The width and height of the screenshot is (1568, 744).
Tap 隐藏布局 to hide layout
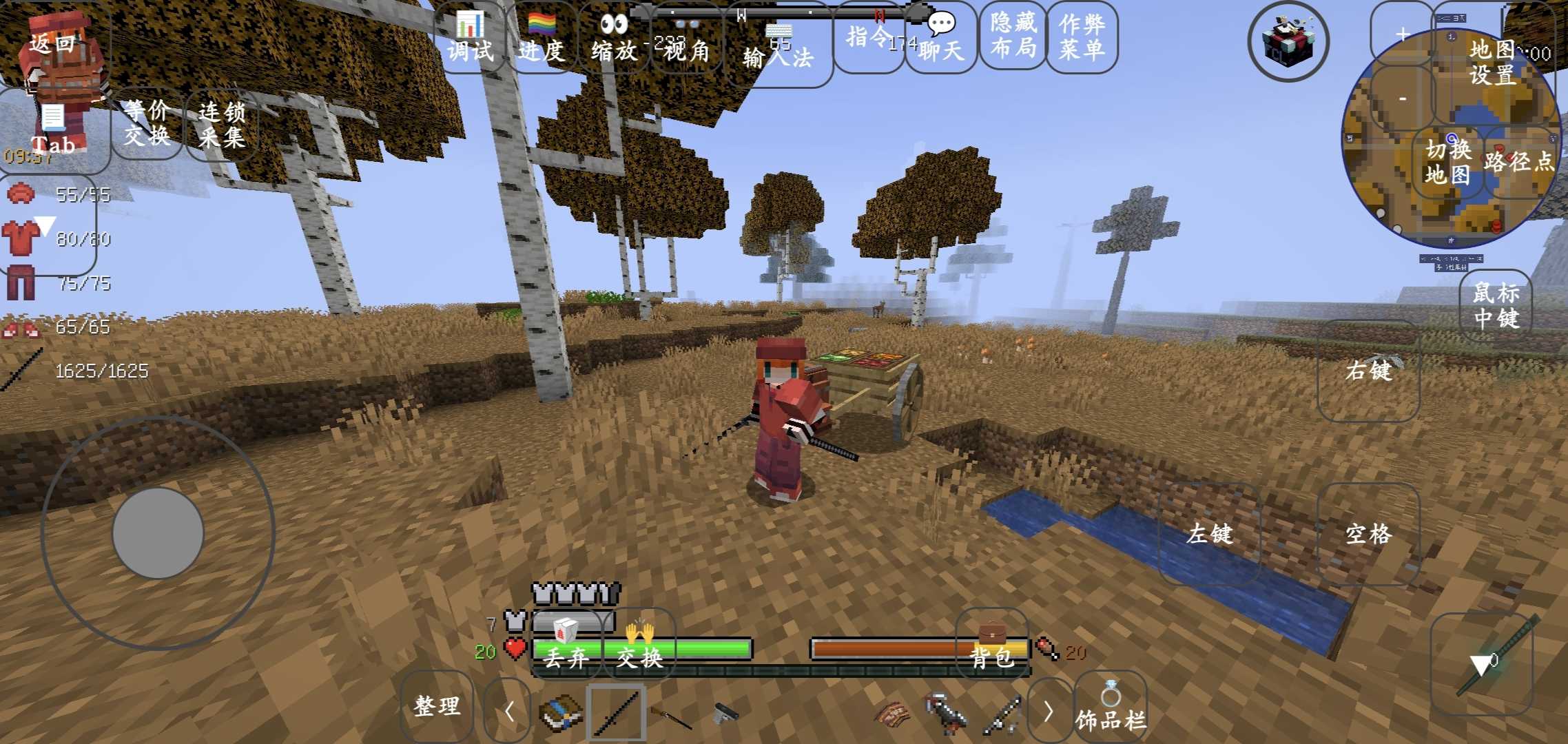[x=1013, y=36]
